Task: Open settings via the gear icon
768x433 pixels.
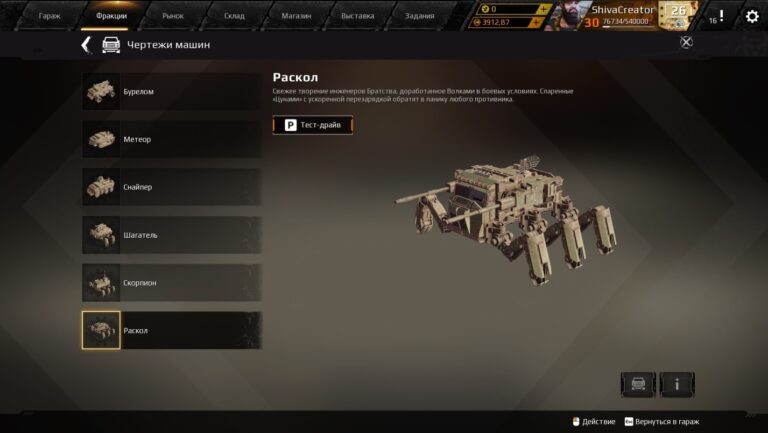Action: (752, 16)
